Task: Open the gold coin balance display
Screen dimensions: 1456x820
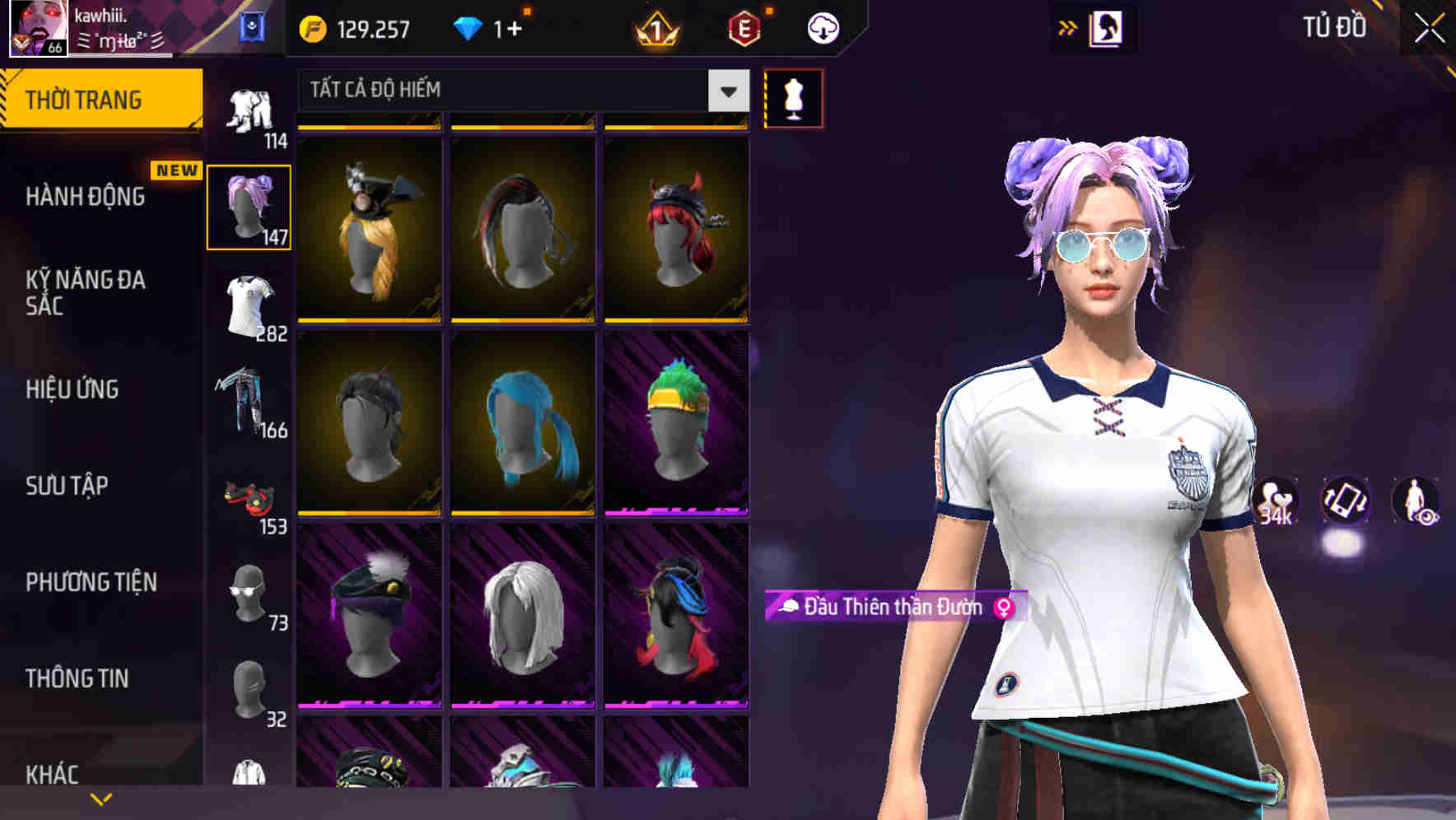Action: (354, 27)
